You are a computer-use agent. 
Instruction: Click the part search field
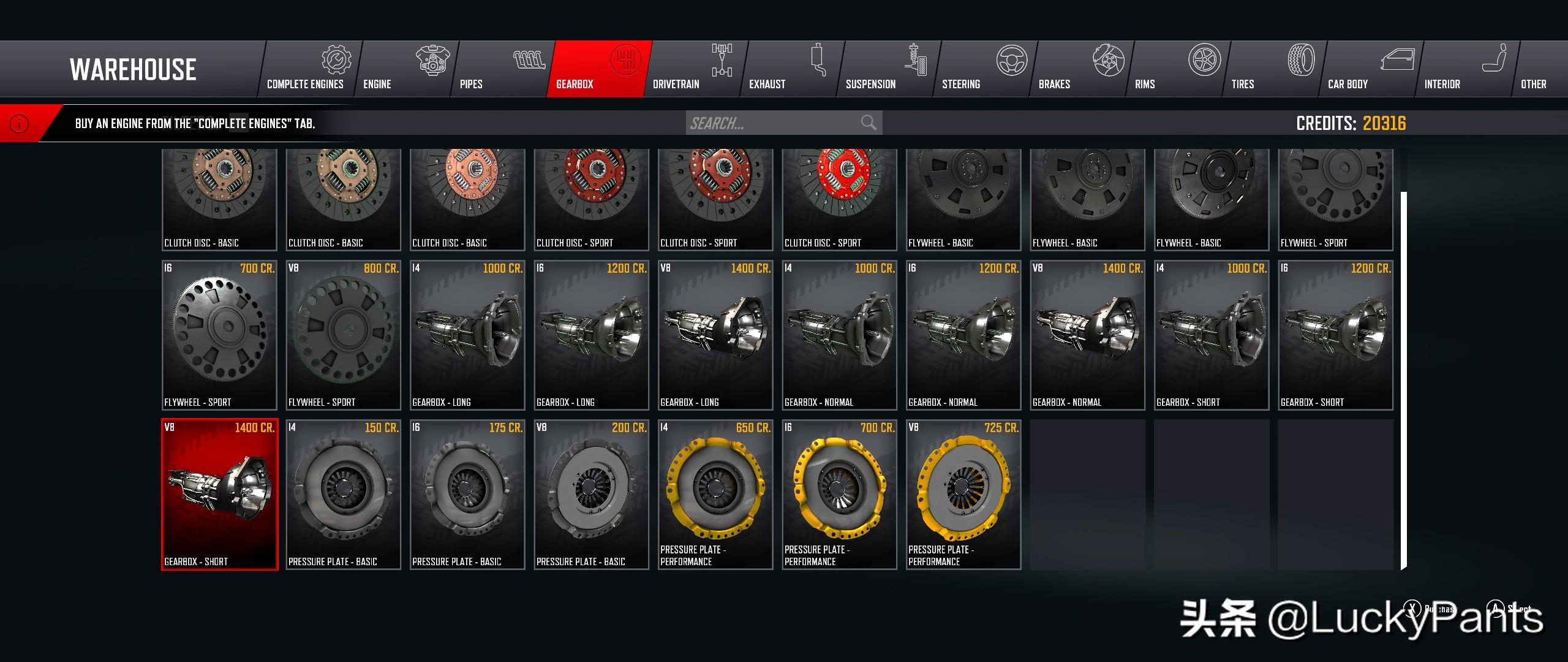(772, 123)
